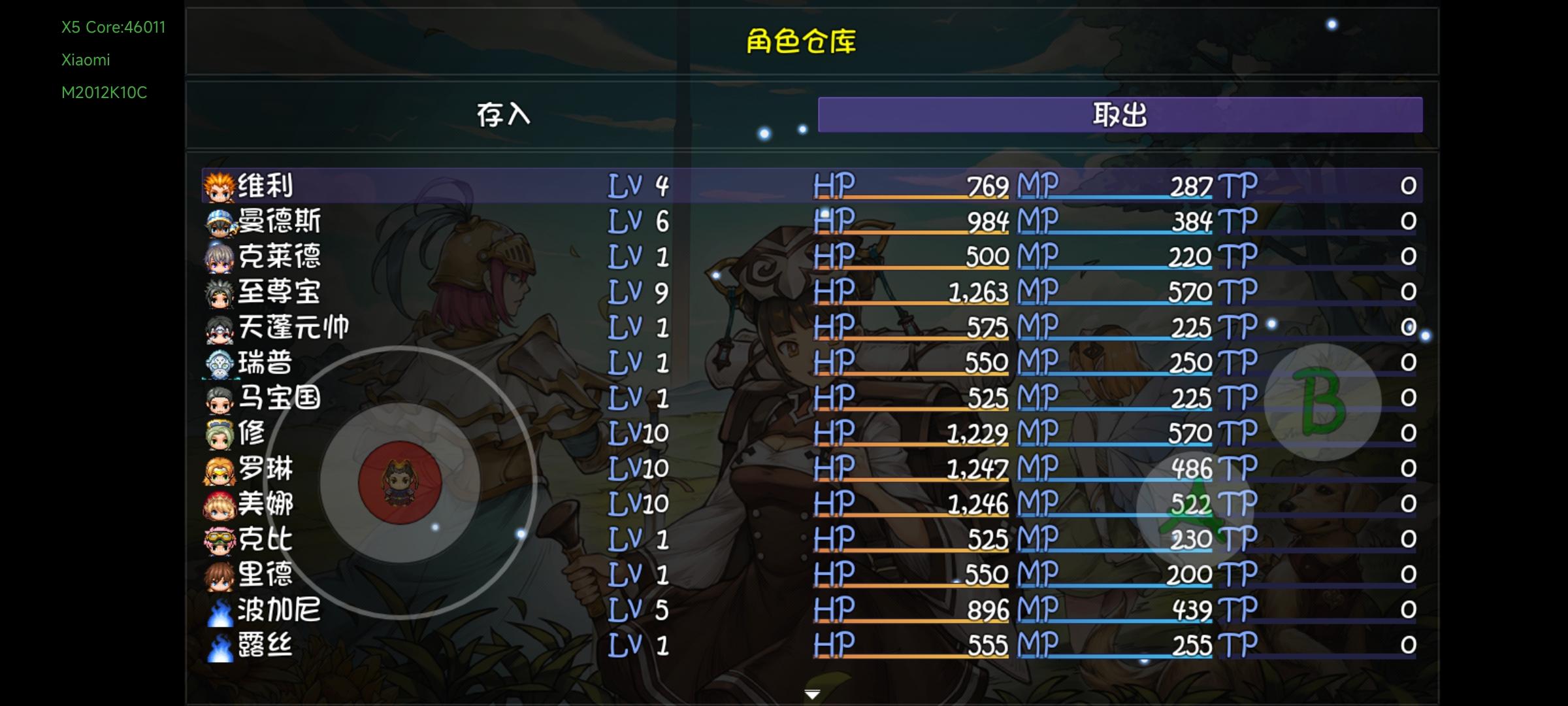Click 瑞普's character portrait icon

tap(218, 363)
